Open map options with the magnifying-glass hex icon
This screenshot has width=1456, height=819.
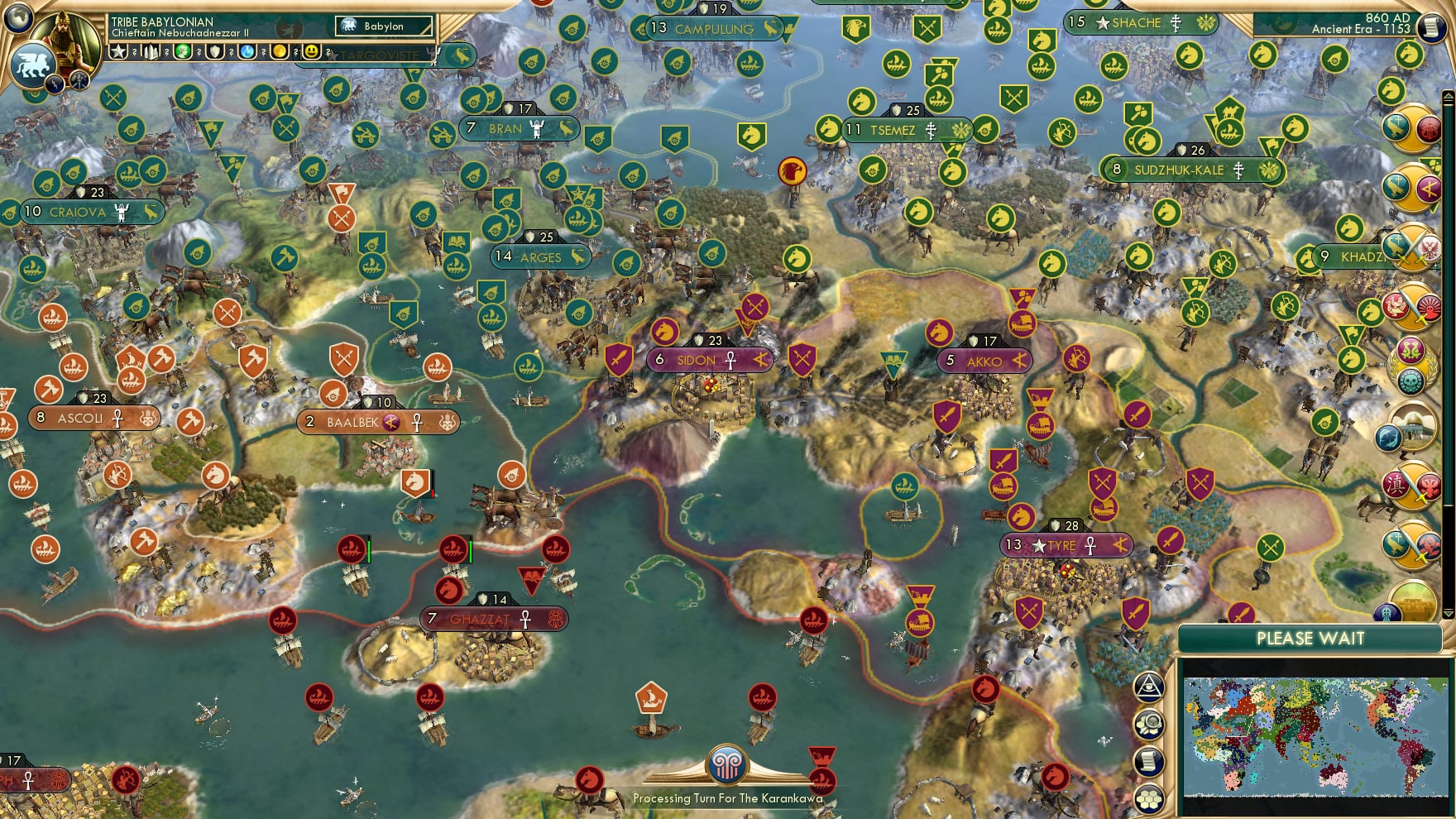(1149, 725)
